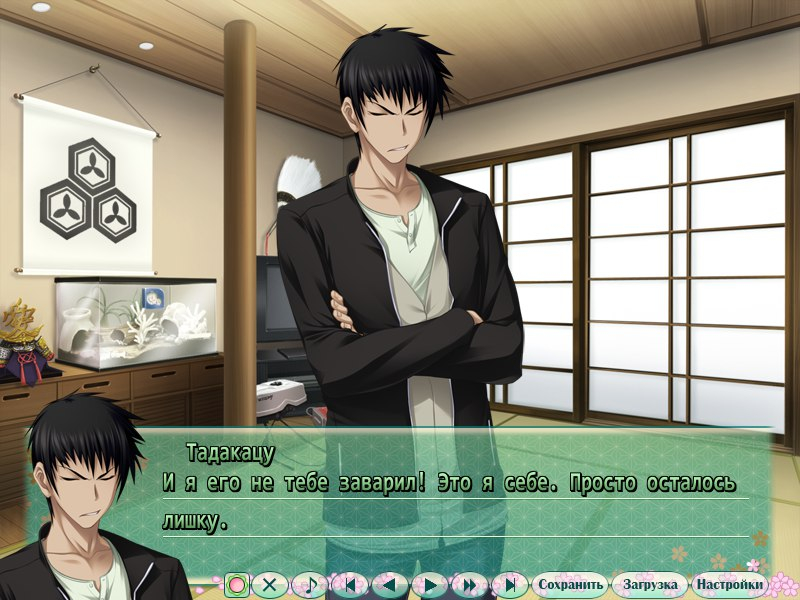Image resolution: width=800 pixels, height=600 pixels.
Task: Open the Настройки settings menu
Action: tap(730, 585)
